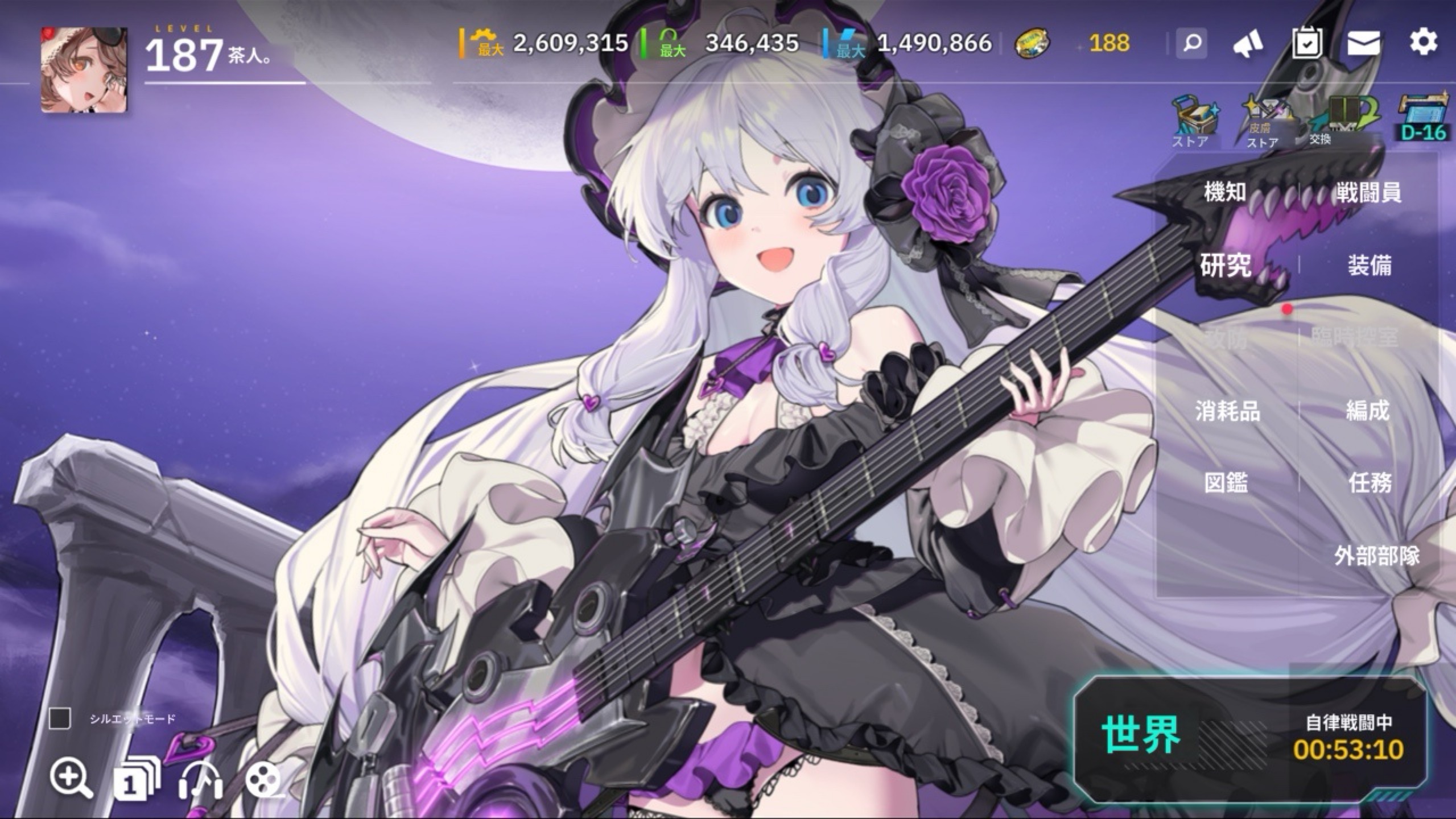The width and height of the screenshot is (1456, 819).
Task: Select the 外部部隊 menu entry
Action: click(1377, 556)
